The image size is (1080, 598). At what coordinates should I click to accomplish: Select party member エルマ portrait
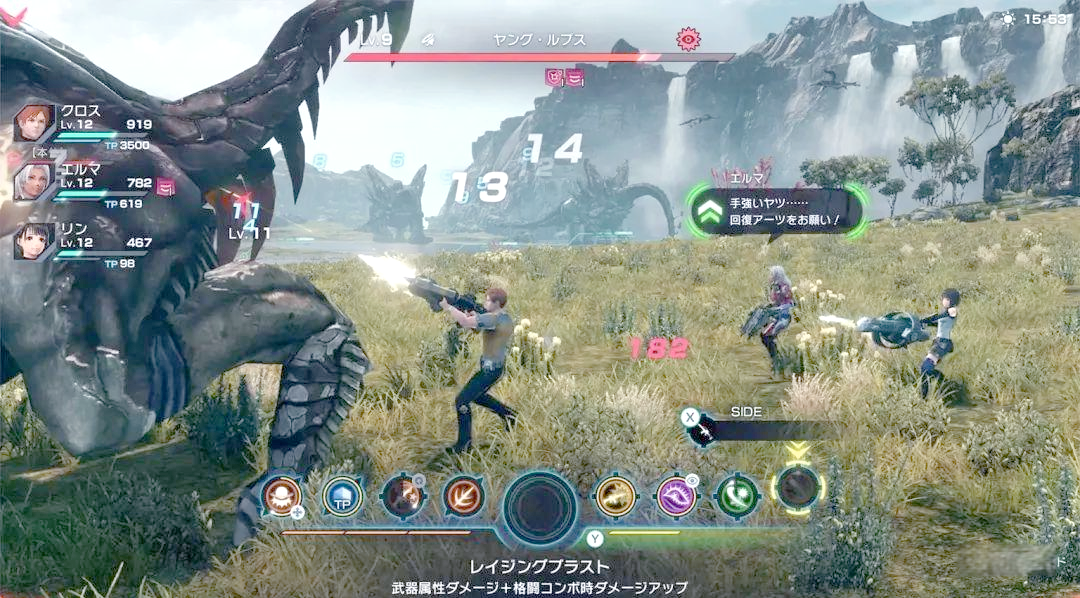33,182
